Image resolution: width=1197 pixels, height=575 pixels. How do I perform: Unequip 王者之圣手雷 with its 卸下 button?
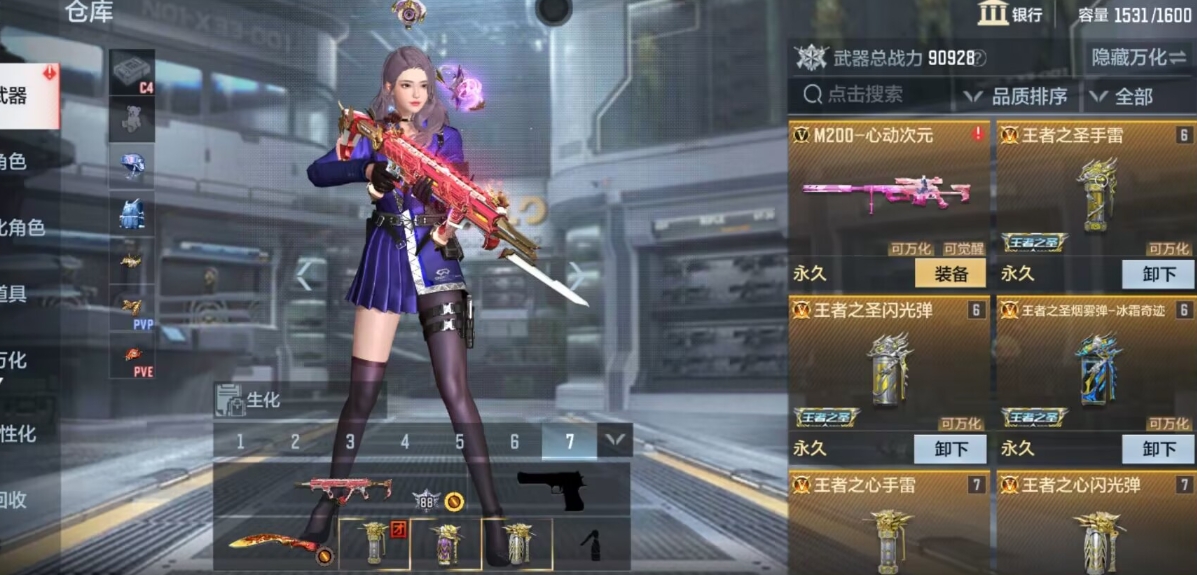click(1157, 273)
